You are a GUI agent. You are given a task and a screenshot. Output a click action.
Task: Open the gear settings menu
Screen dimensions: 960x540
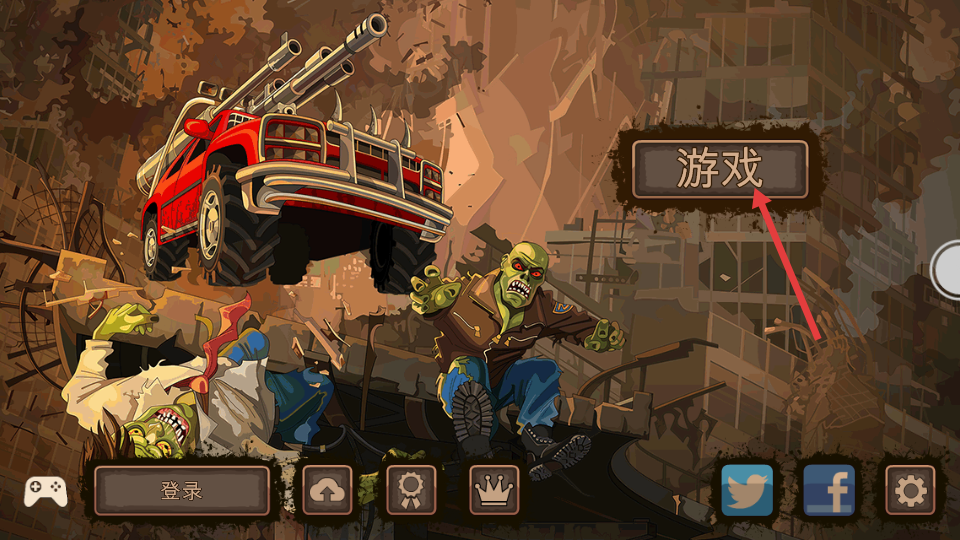[910, 490]
